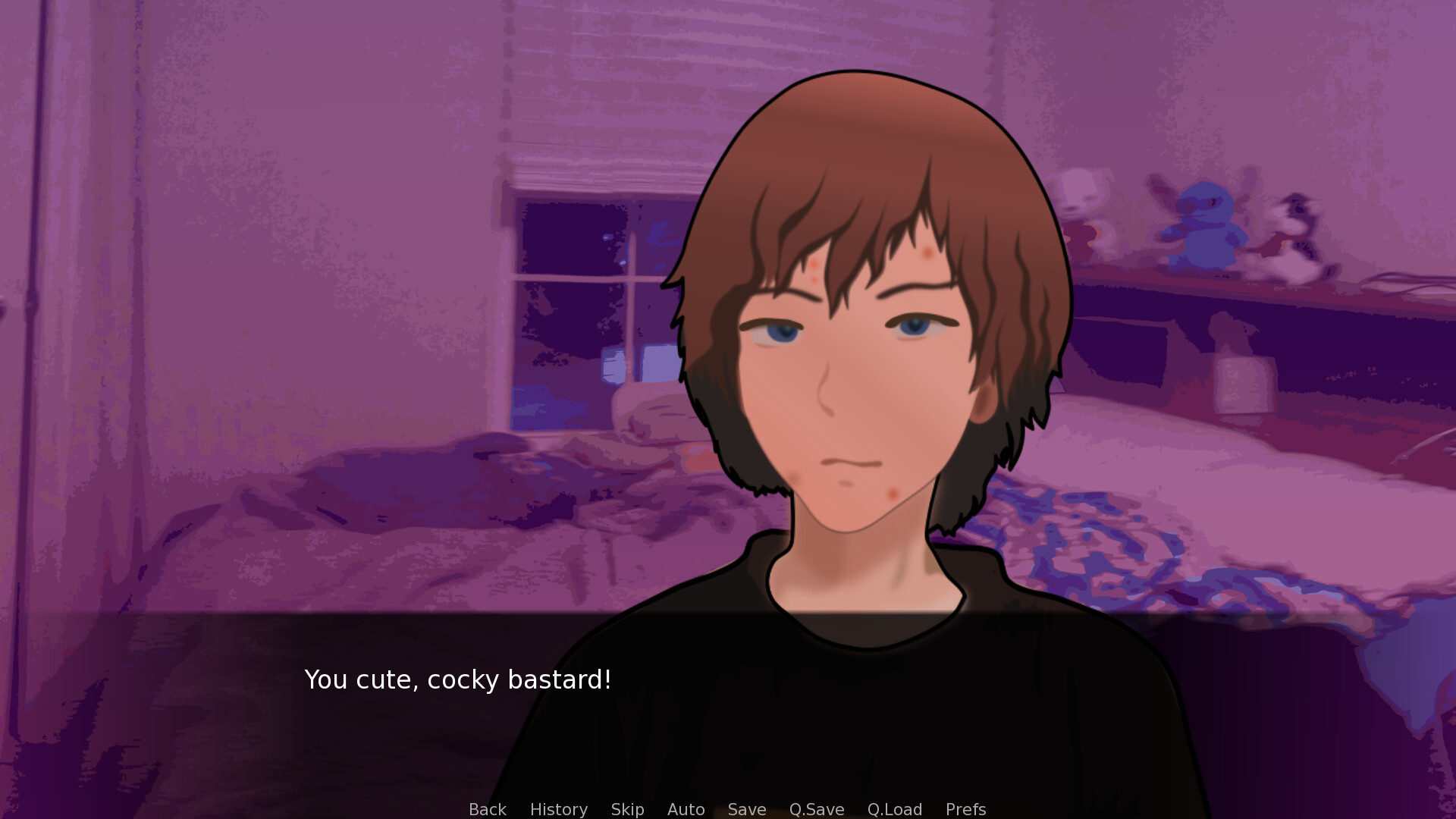The height and width of the screenshot is (819, 1456).
Task: Click the dialogue line 'You cute, cocky bastard!'
Action: (x=457, y=680)
